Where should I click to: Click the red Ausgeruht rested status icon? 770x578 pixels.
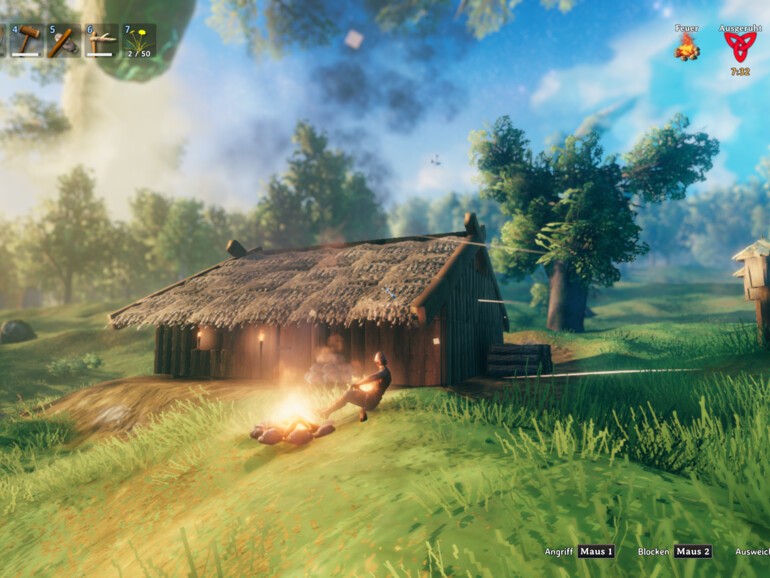[740, 47]
